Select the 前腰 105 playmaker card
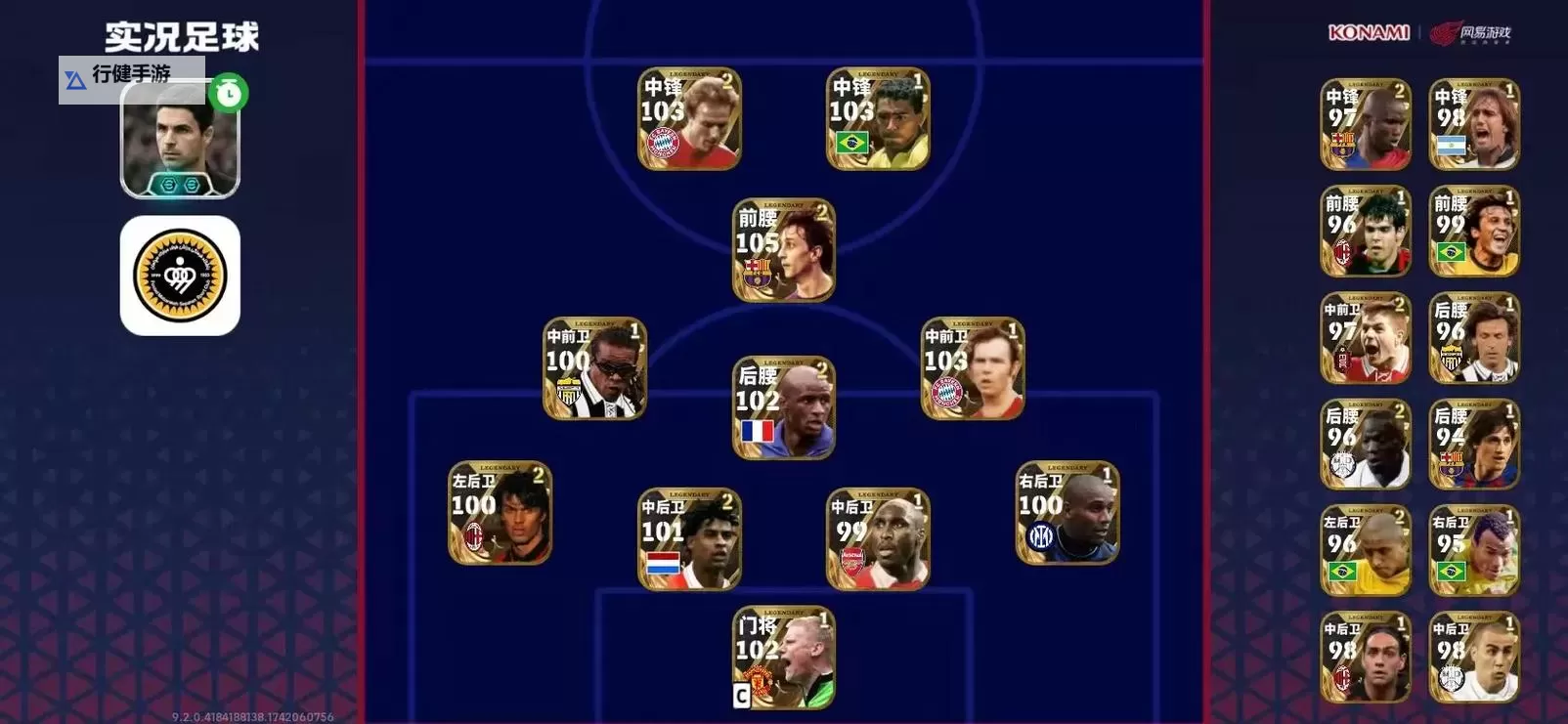This screenshot has width=1568, height=724. pyautogui.click(x=782, y=246)
